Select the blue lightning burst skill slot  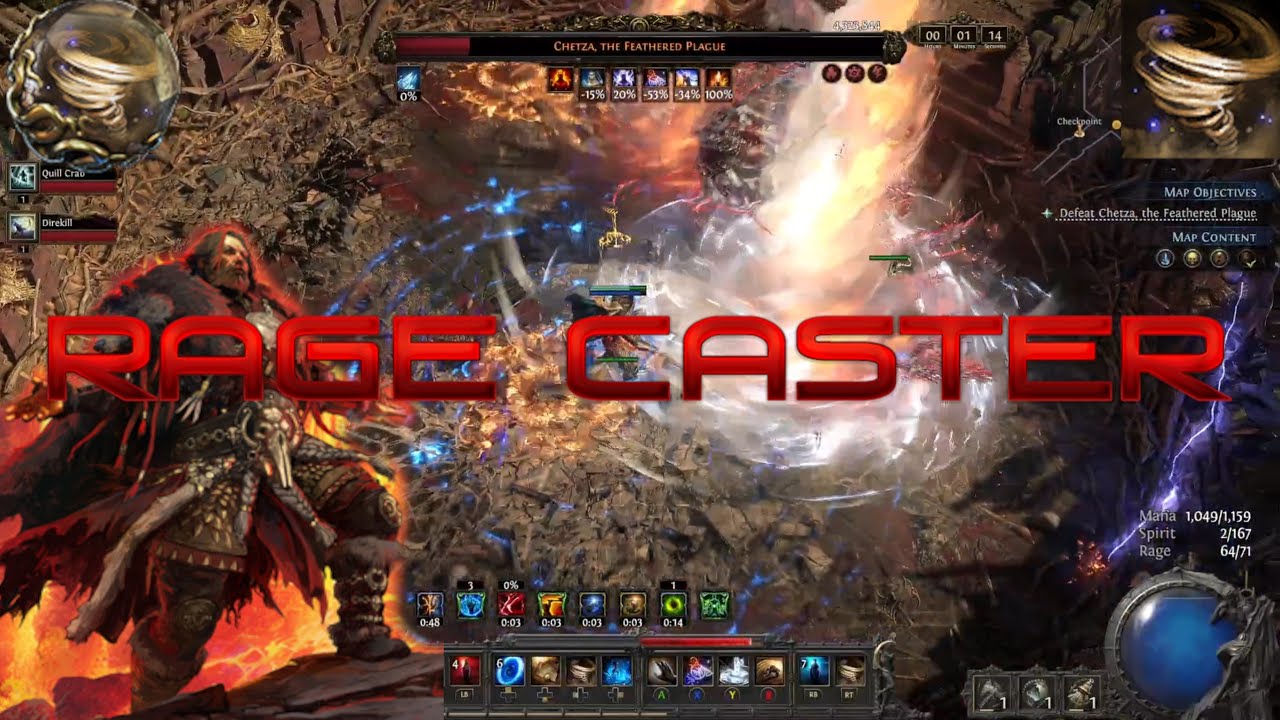tap(617, 670)
